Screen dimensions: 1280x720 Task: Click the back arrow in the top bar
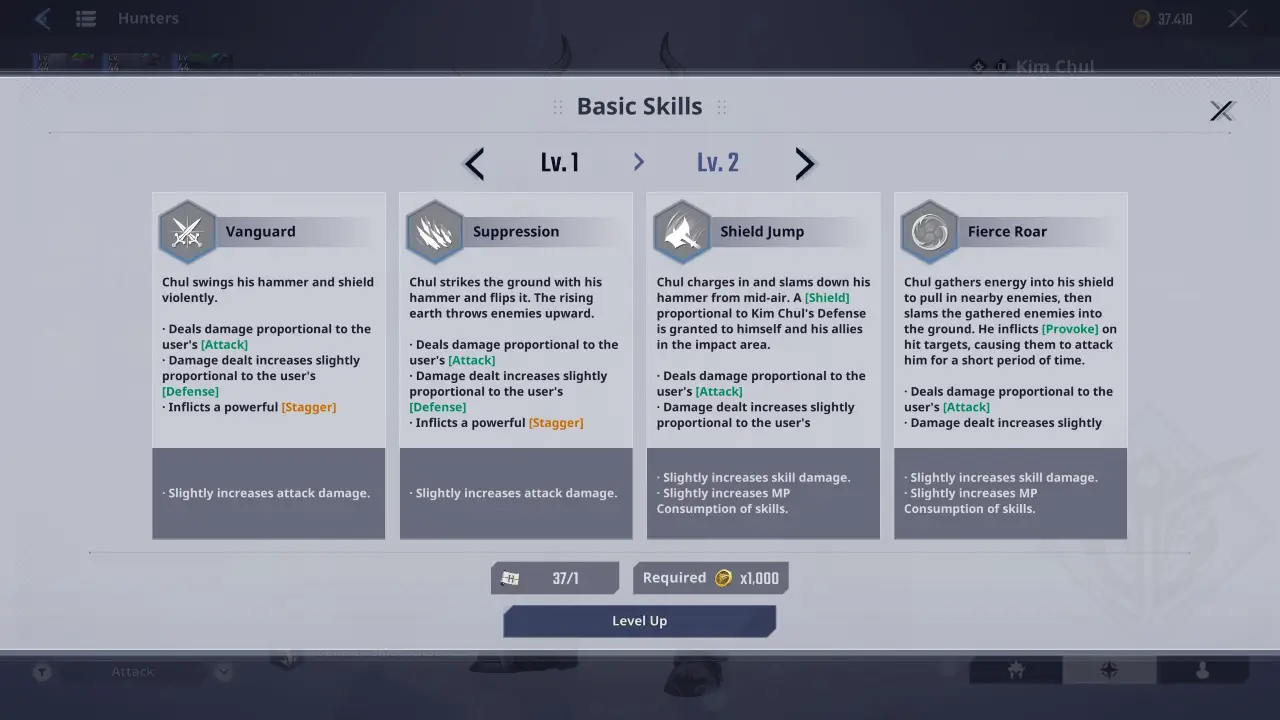pyautogui.click(x=42, y=18)
